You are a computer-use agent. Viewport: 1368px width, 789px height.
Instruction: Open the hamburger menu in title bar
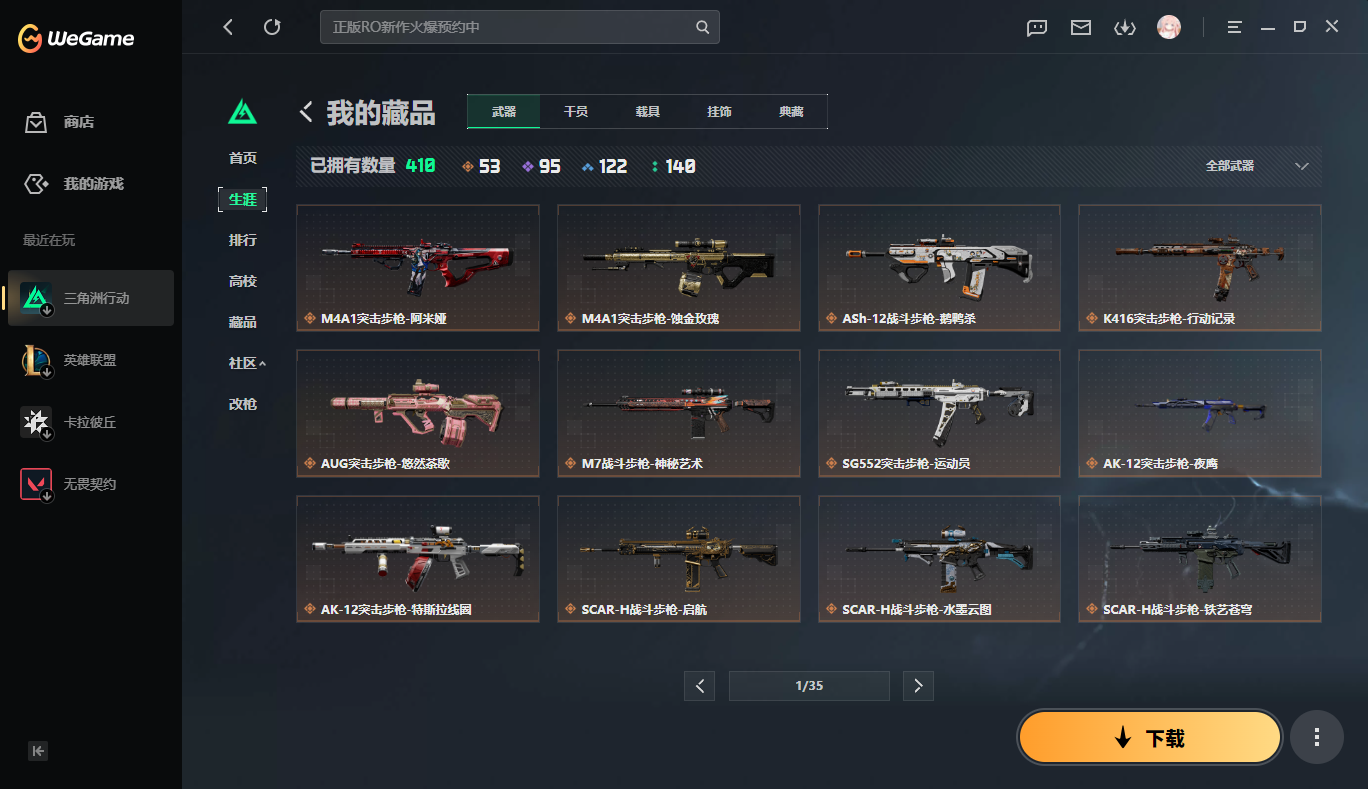point(1234,28)
